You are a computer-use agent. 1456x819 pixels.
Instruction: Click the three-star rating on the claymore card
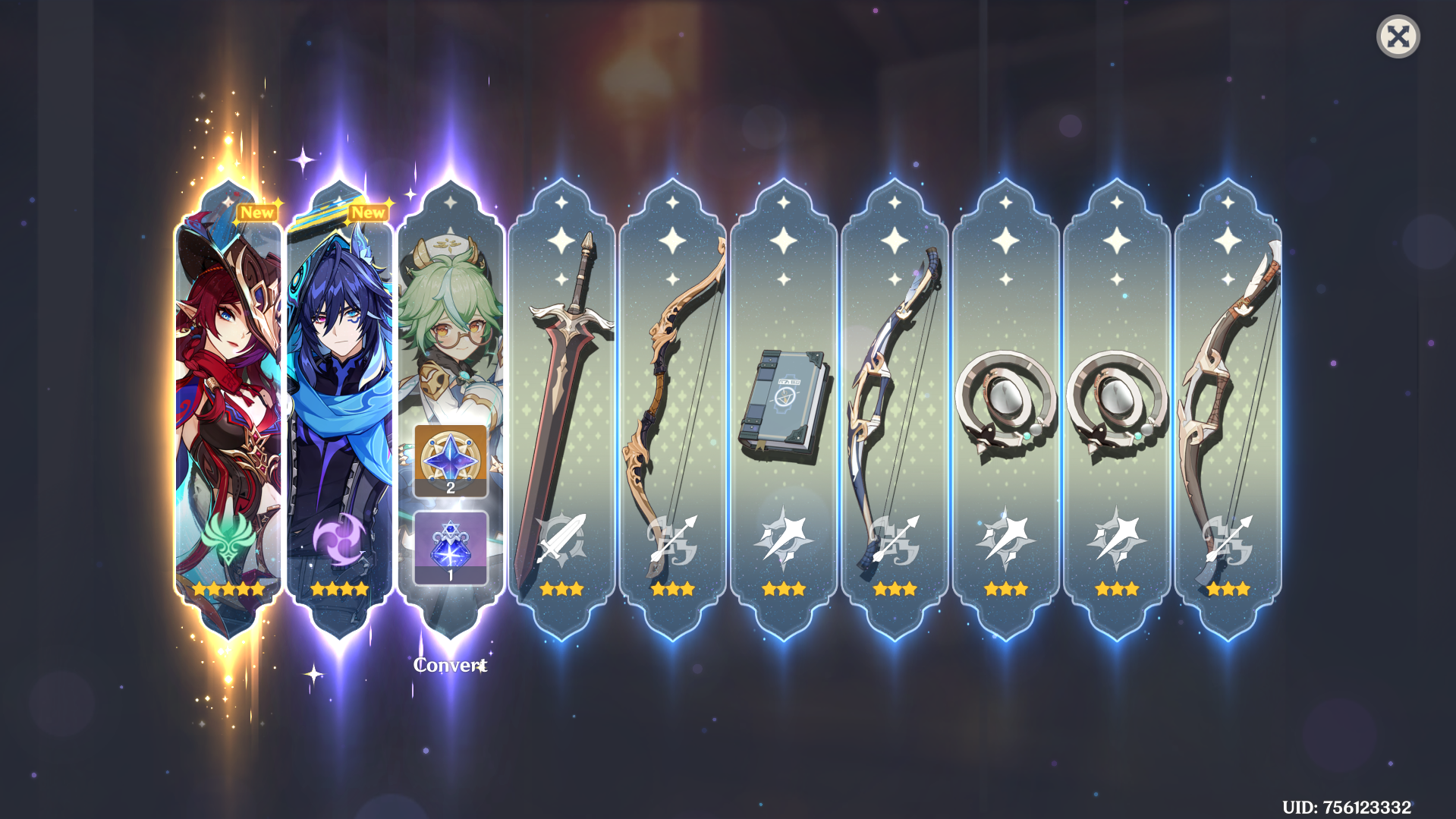tap(561, 588)
